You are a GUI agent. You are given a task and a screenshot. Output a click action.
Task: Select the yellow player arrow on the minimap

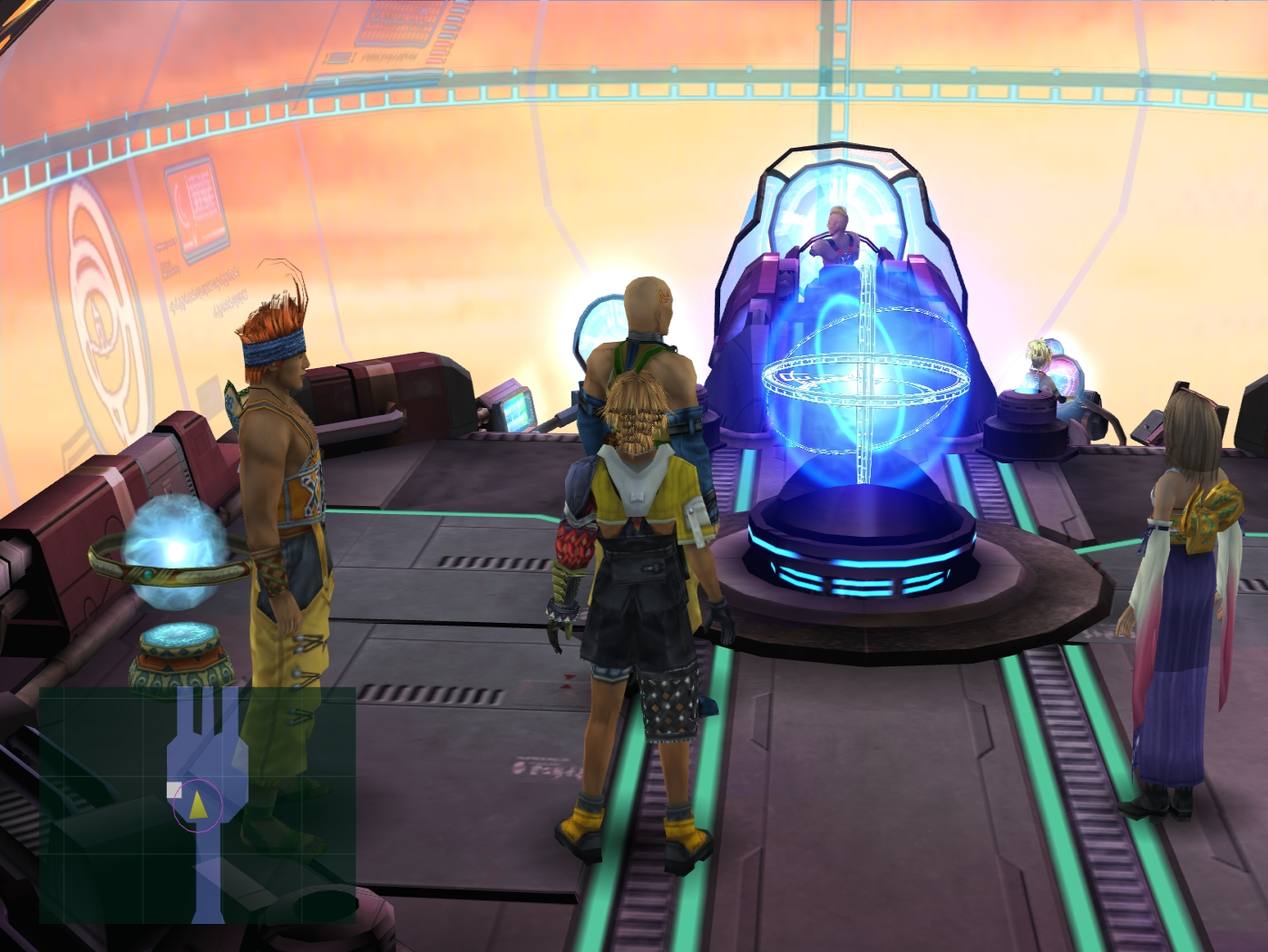(x=198, y=803)
